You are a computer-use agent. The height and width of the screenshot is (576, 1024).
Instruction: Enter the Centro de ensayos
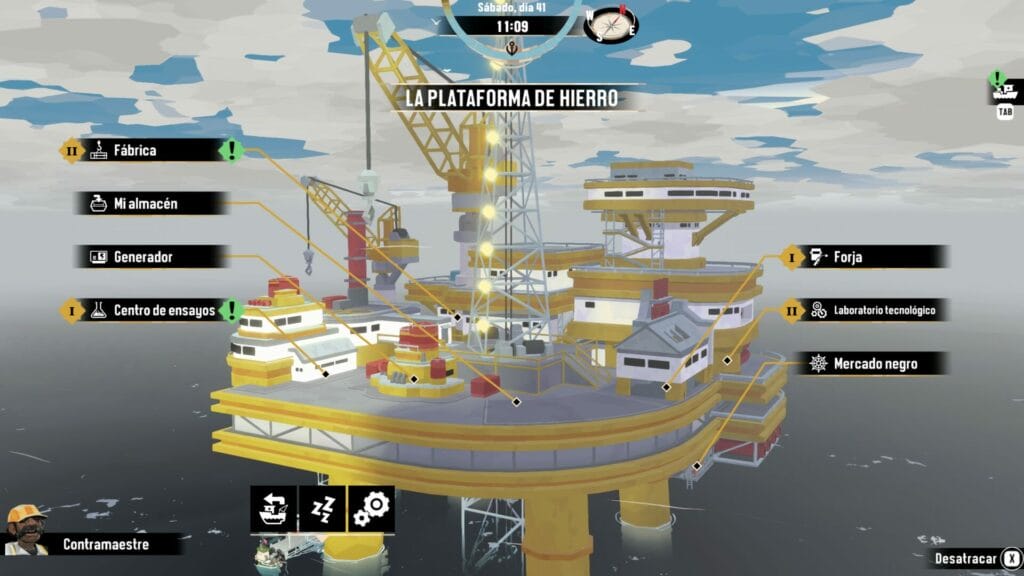[160, 311]
